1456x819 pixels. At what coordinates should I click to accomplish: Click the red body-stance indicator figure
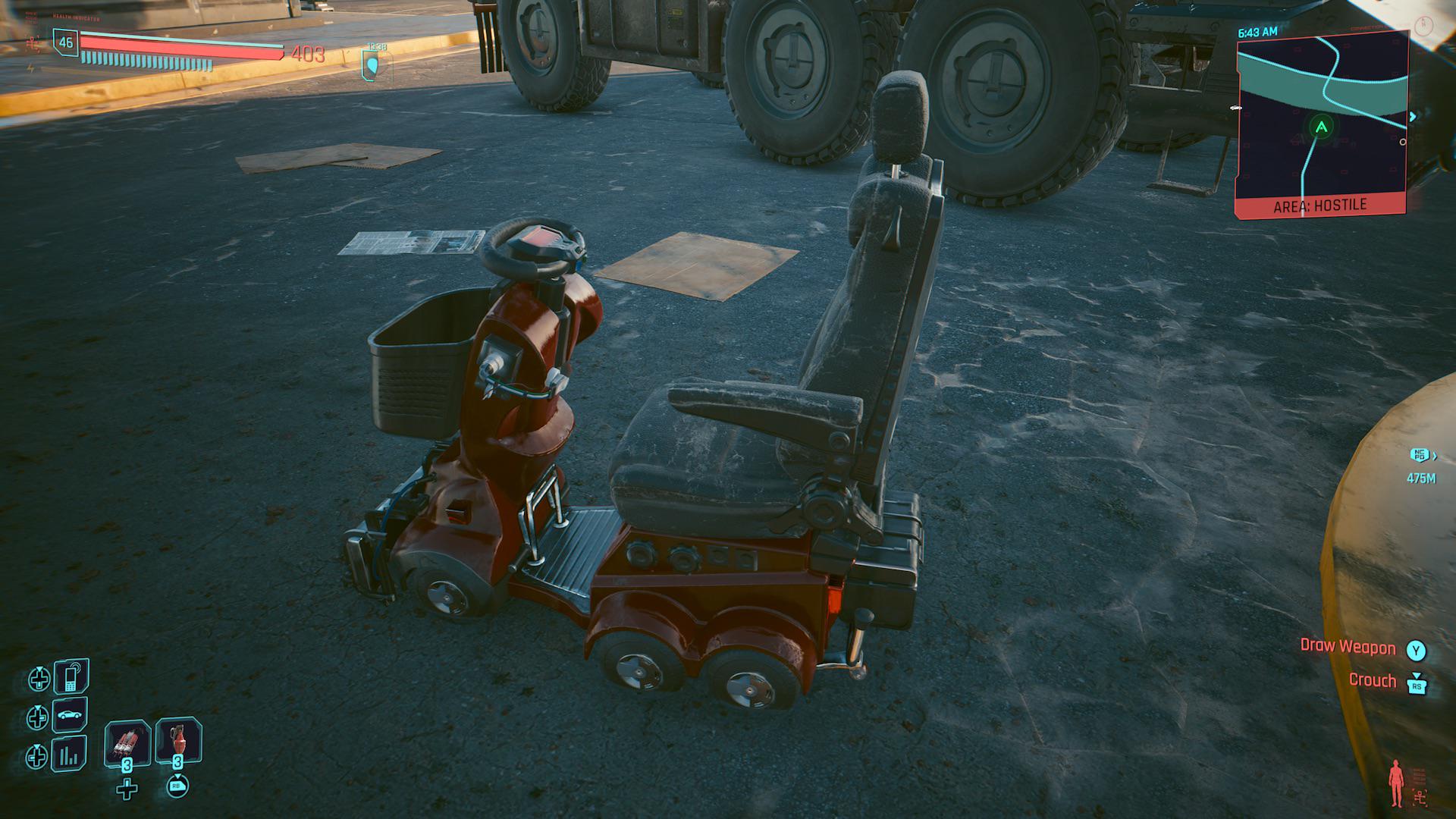(1395, 783)
